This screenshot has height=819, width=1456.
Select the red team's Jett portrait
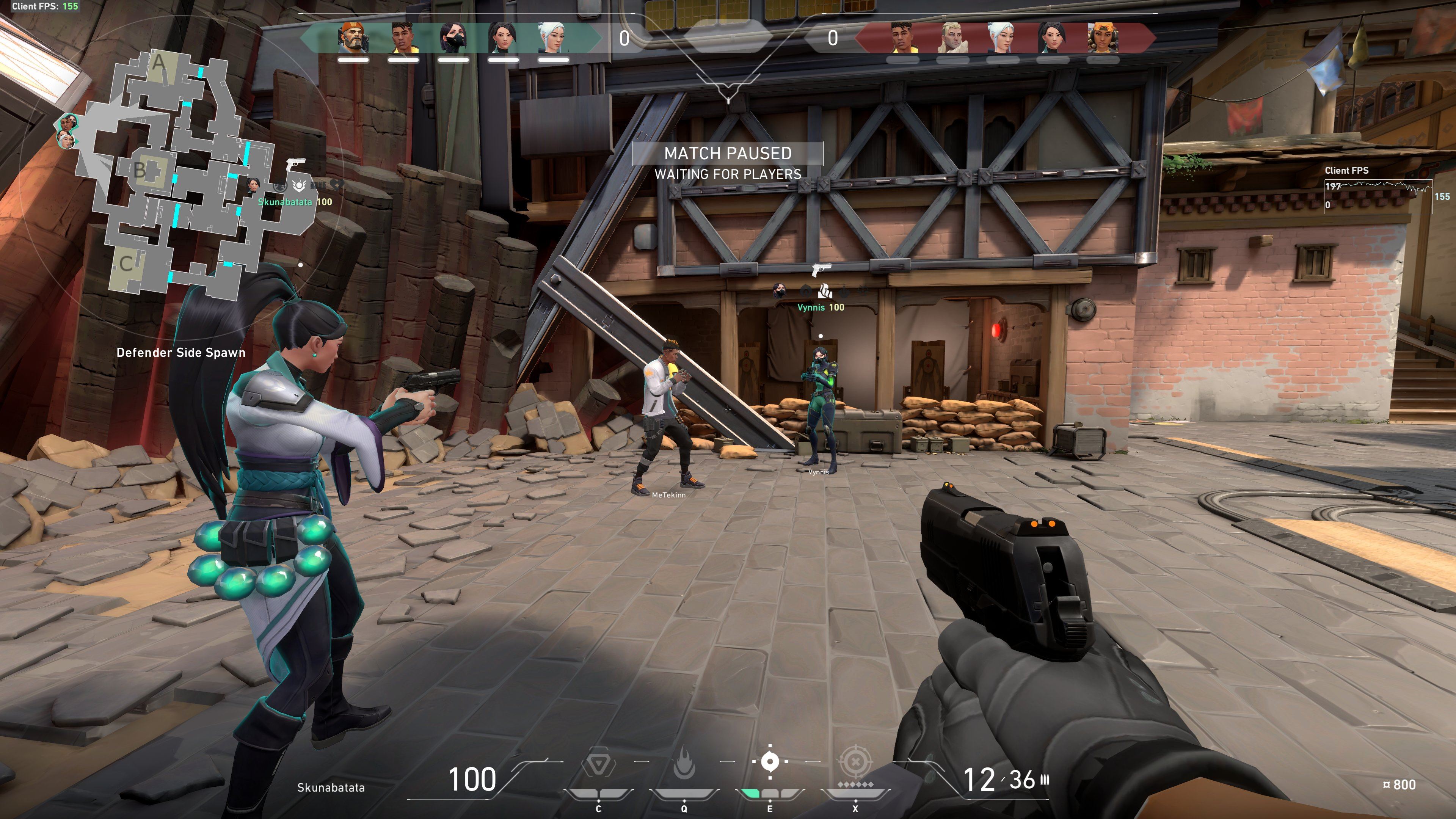coord(1002,38)
